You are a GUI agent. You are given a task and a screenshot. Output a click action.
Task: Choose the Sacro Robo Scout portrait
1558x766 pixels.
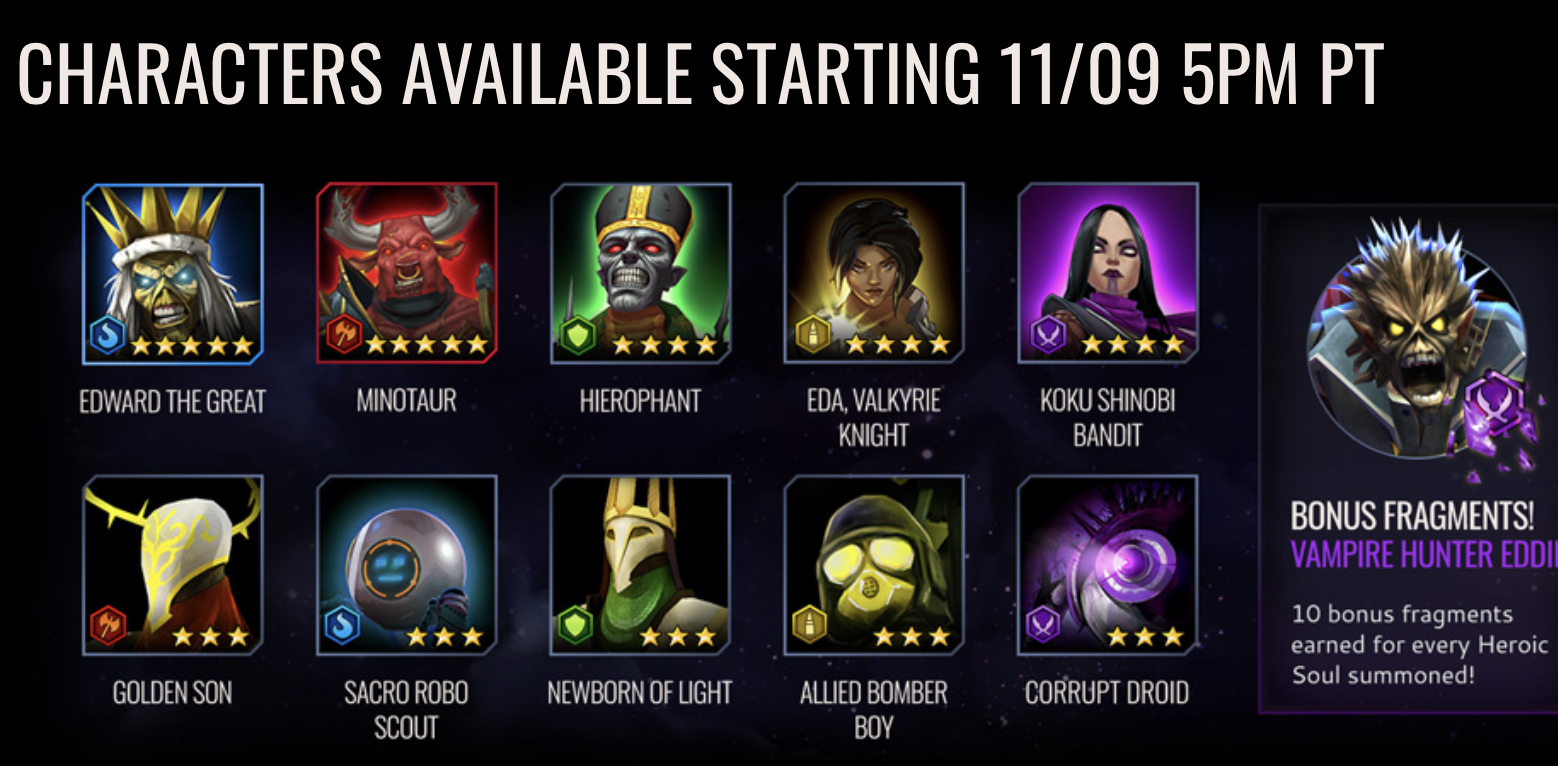[407, 565]
